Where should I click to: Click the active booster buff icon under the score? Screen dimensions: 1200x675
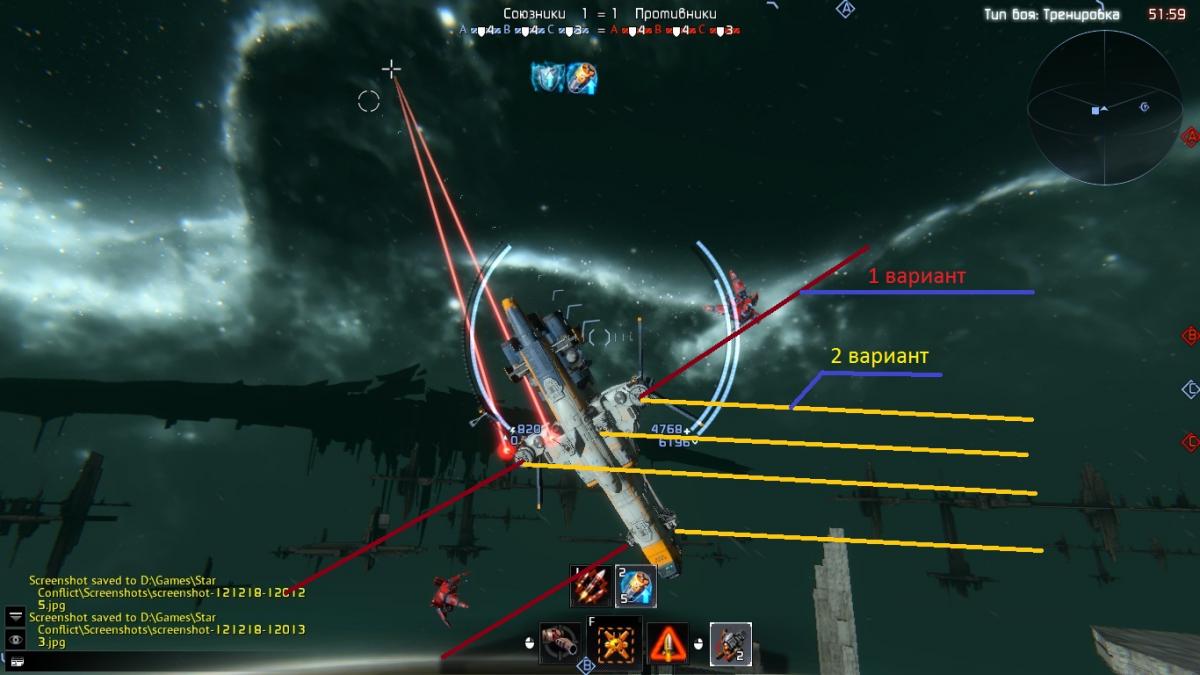click(582, 78)
